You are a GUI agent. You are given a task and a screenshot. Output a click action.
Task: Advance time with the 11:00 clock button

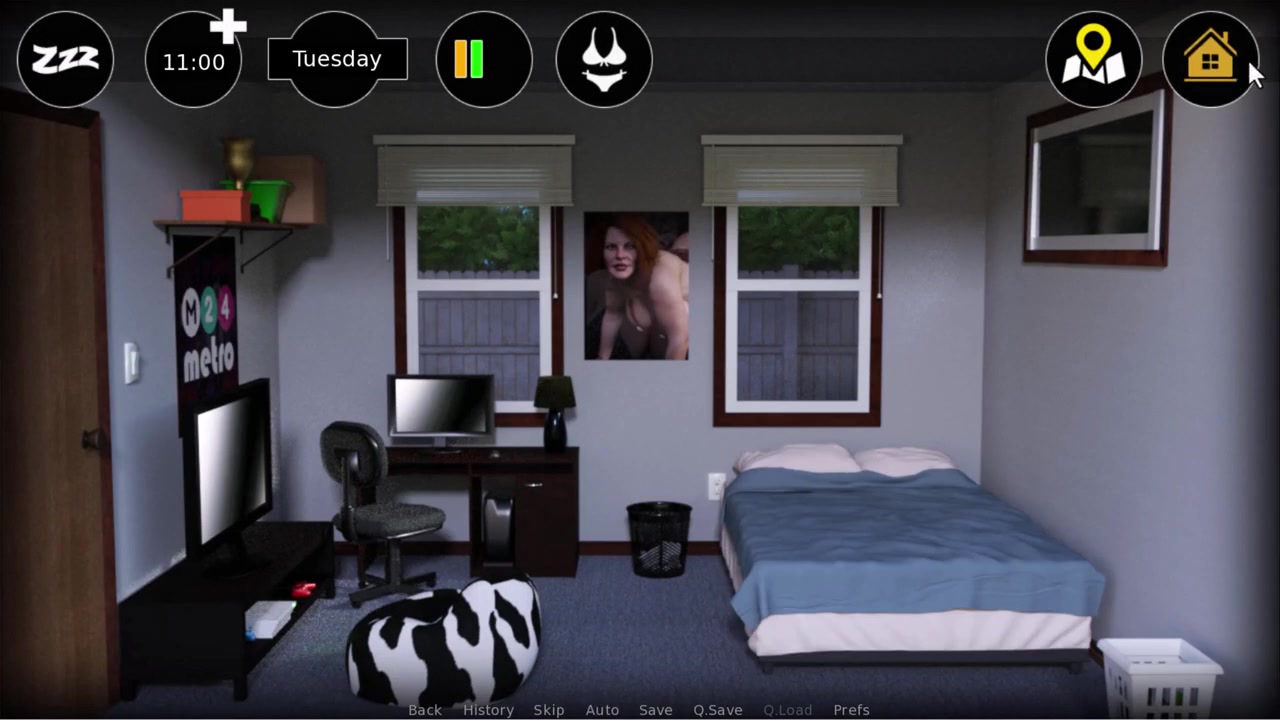(x=194, y=61)
